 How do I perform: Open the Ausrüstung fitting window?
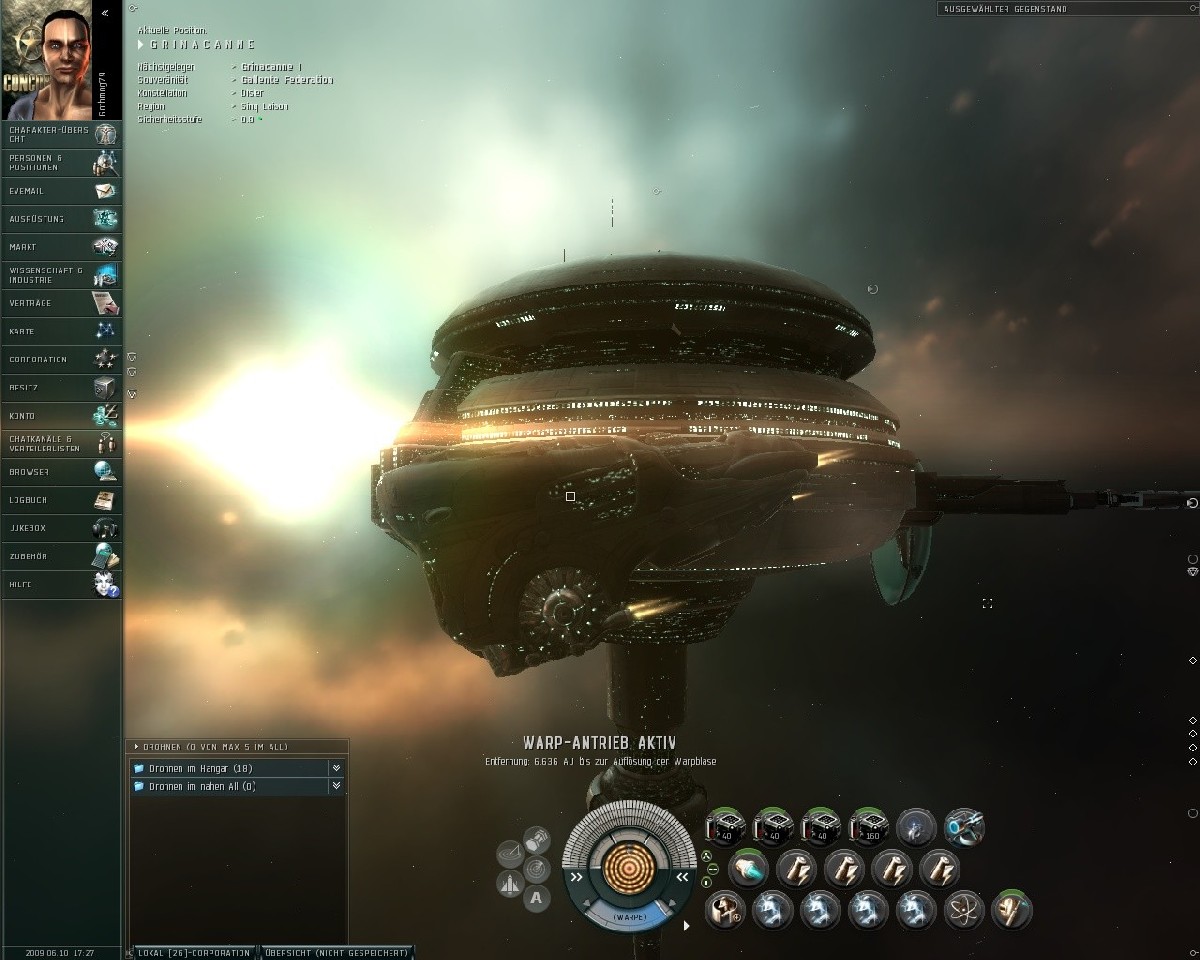61,218
